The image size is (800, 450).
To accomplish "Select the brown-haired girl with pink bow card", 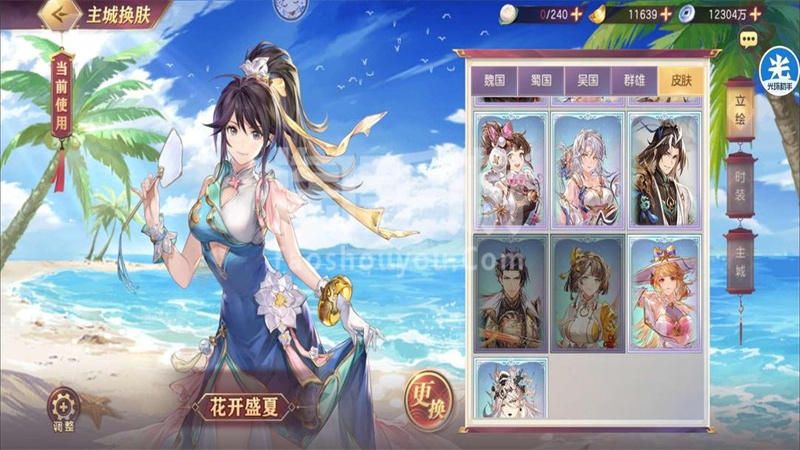I will tap(510, 170).
